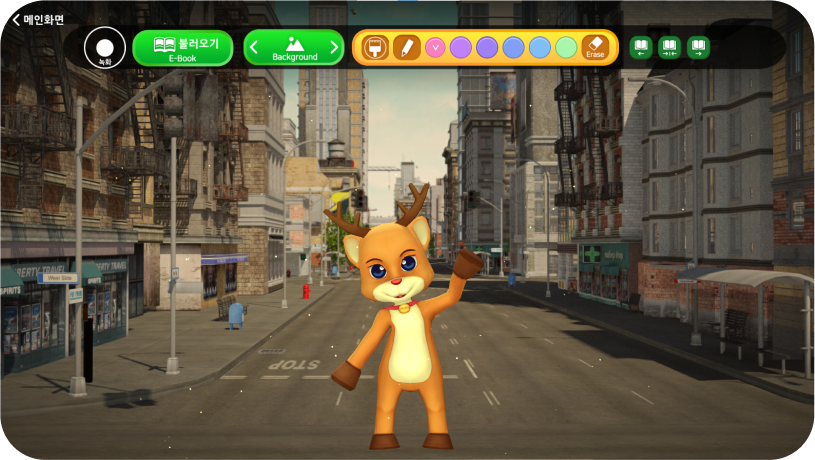Open the pink color dropdown
Image resolution: width=815 pixels, height=460 pixels.
pos(435,48)
